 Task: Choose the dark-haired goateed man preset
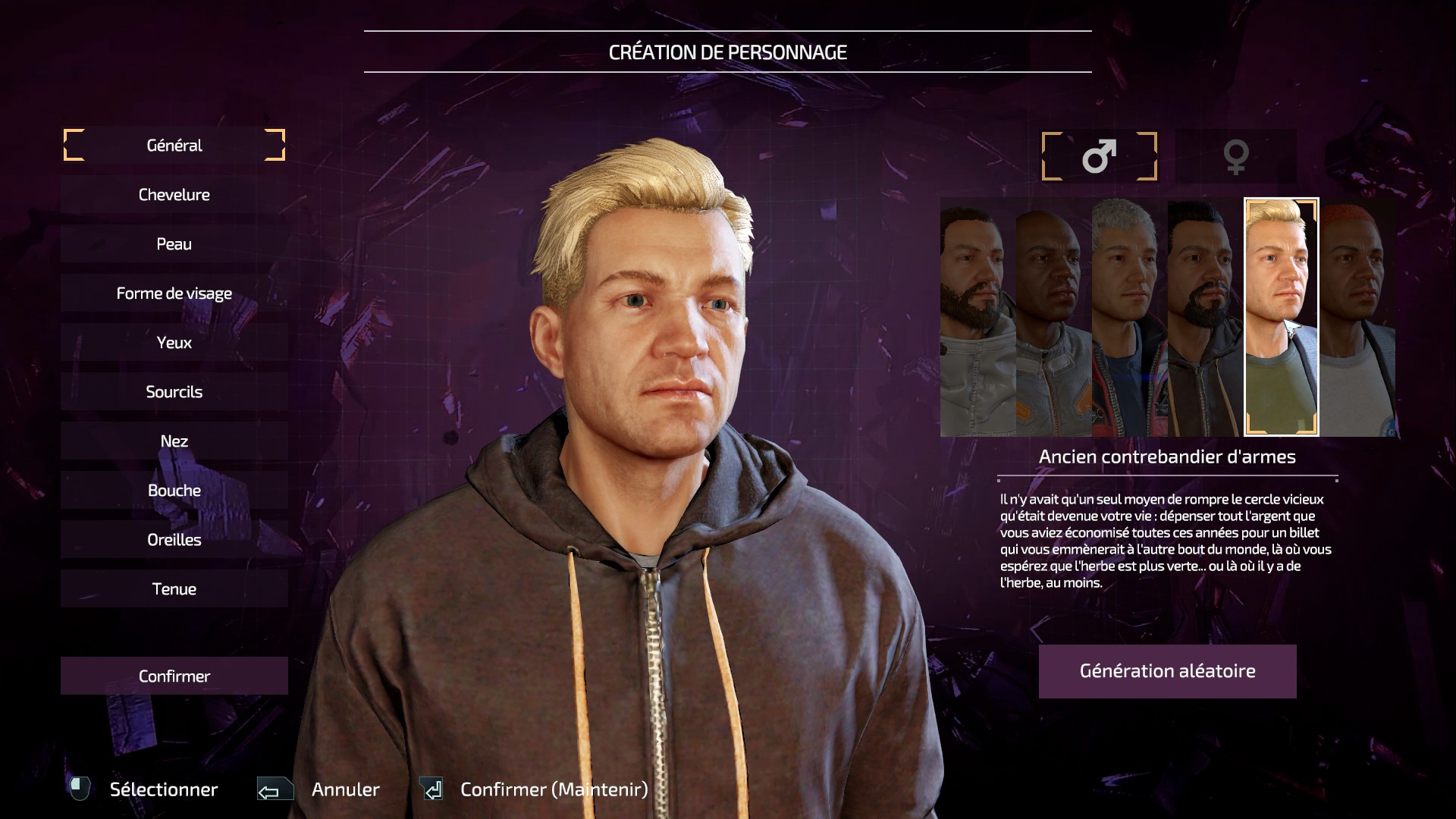point(1205,317)
